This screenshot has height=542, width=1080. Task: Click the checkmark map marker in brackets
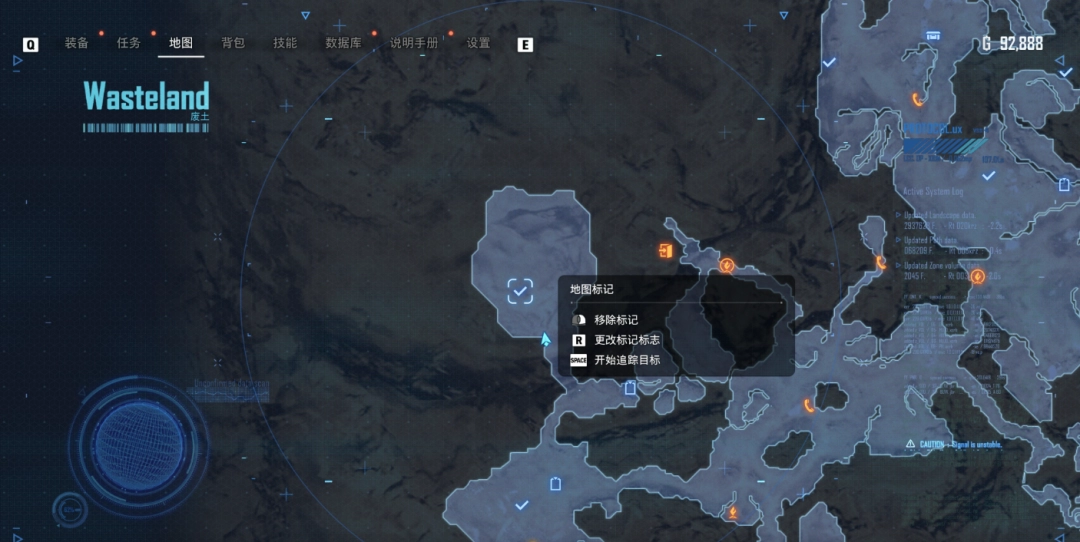point(520,291)
